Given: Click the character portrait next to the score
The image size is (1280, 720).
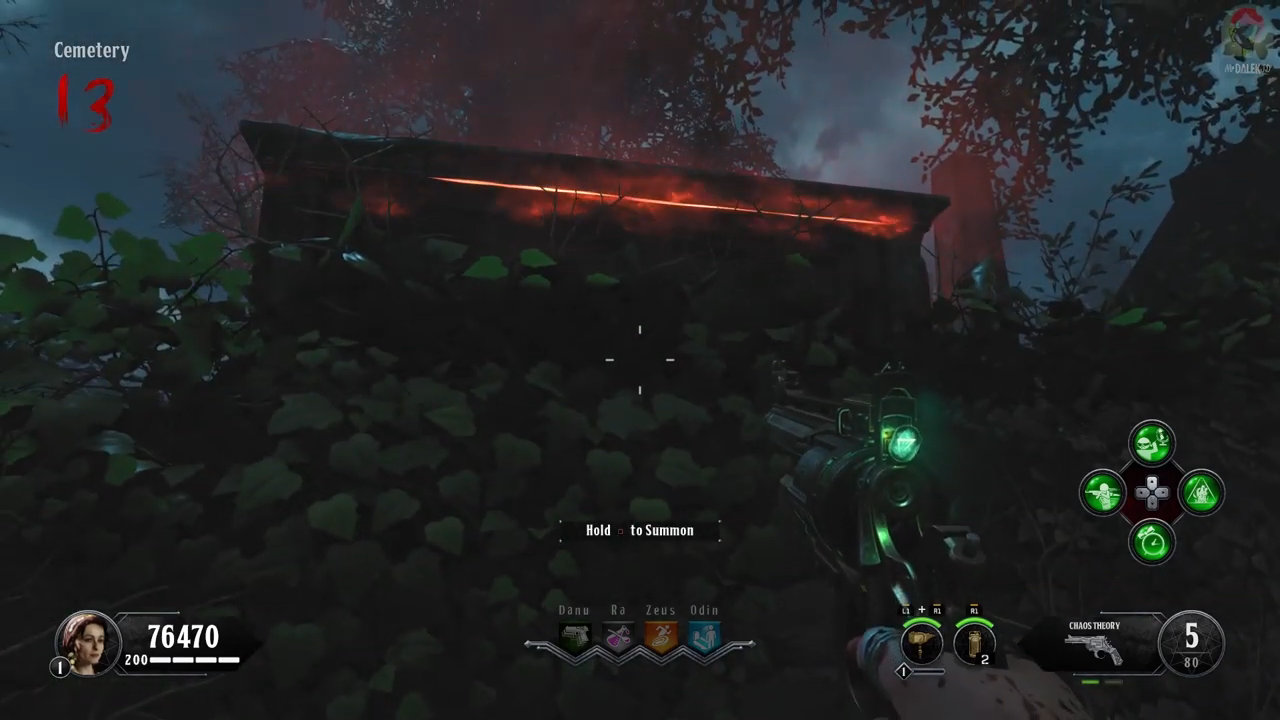Looking at the screenshot, I should [x=86, y=642].
